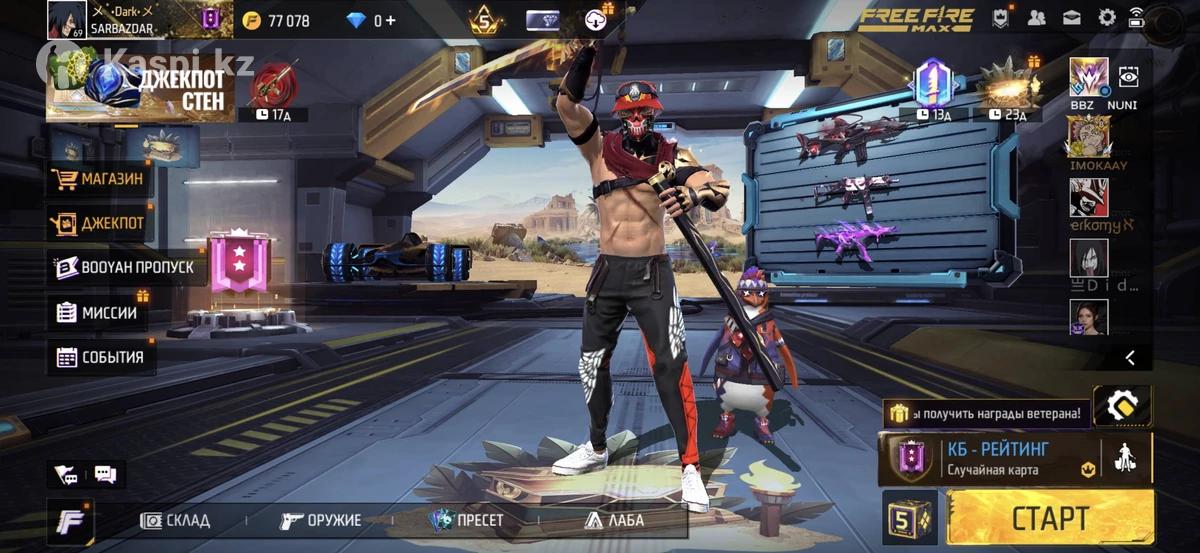Show the События events screen
The width and height of the screenshot is (1200, 553).
(x=100, y=357)
